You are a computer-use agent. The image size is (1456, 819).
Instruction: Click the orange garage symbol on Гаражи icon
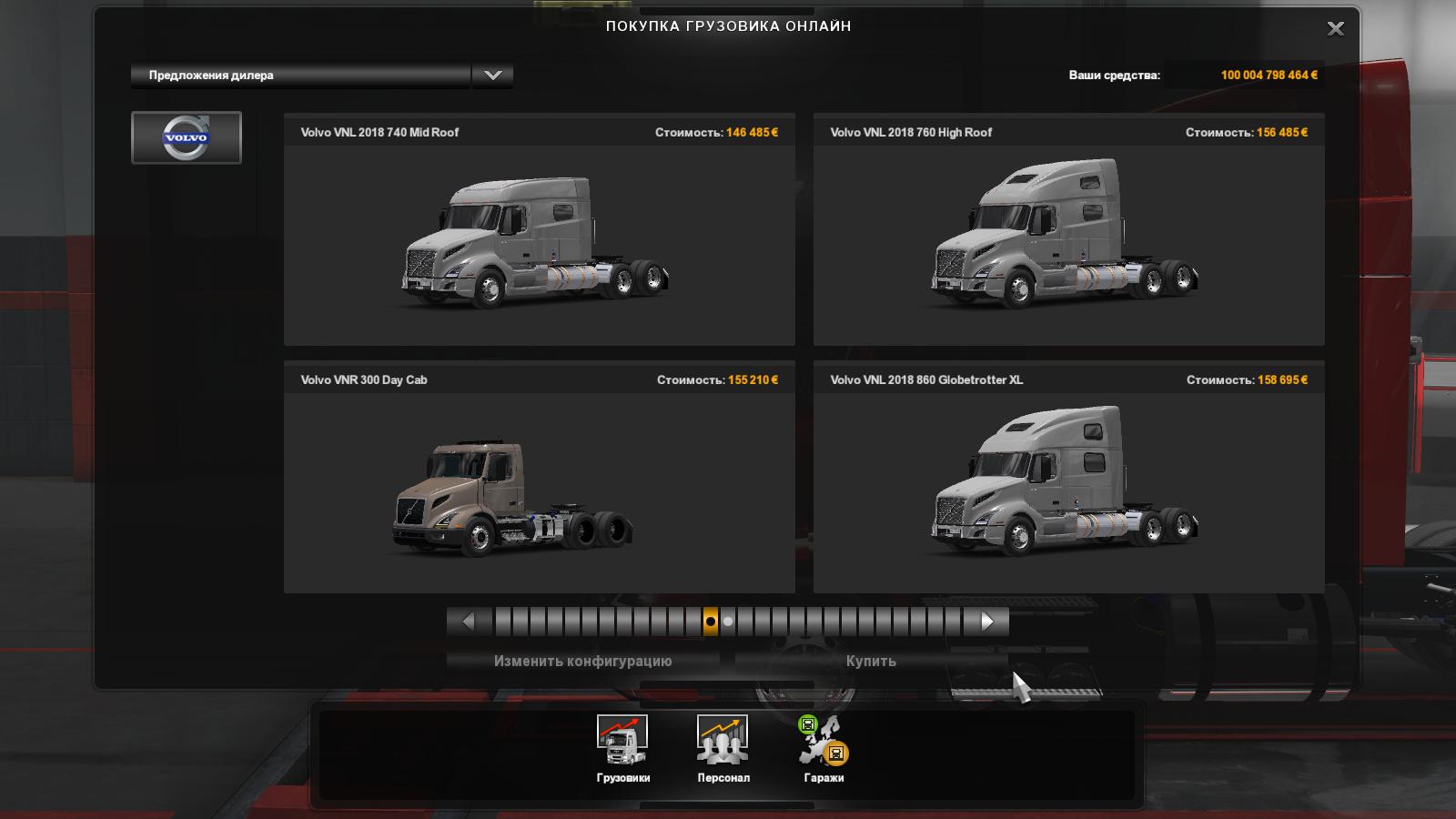[838, 753]
